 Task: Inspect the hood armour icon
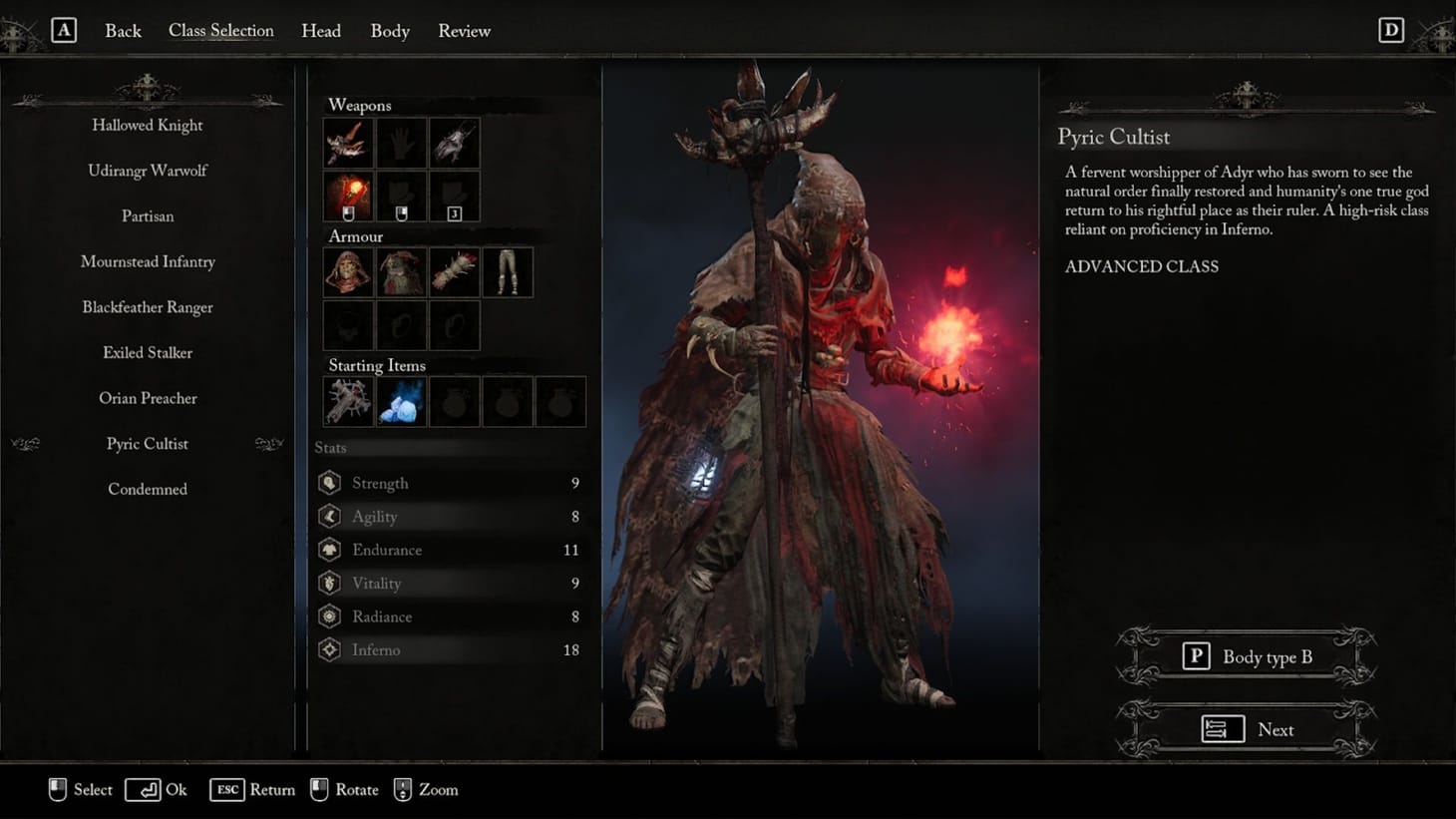(347, 271)
